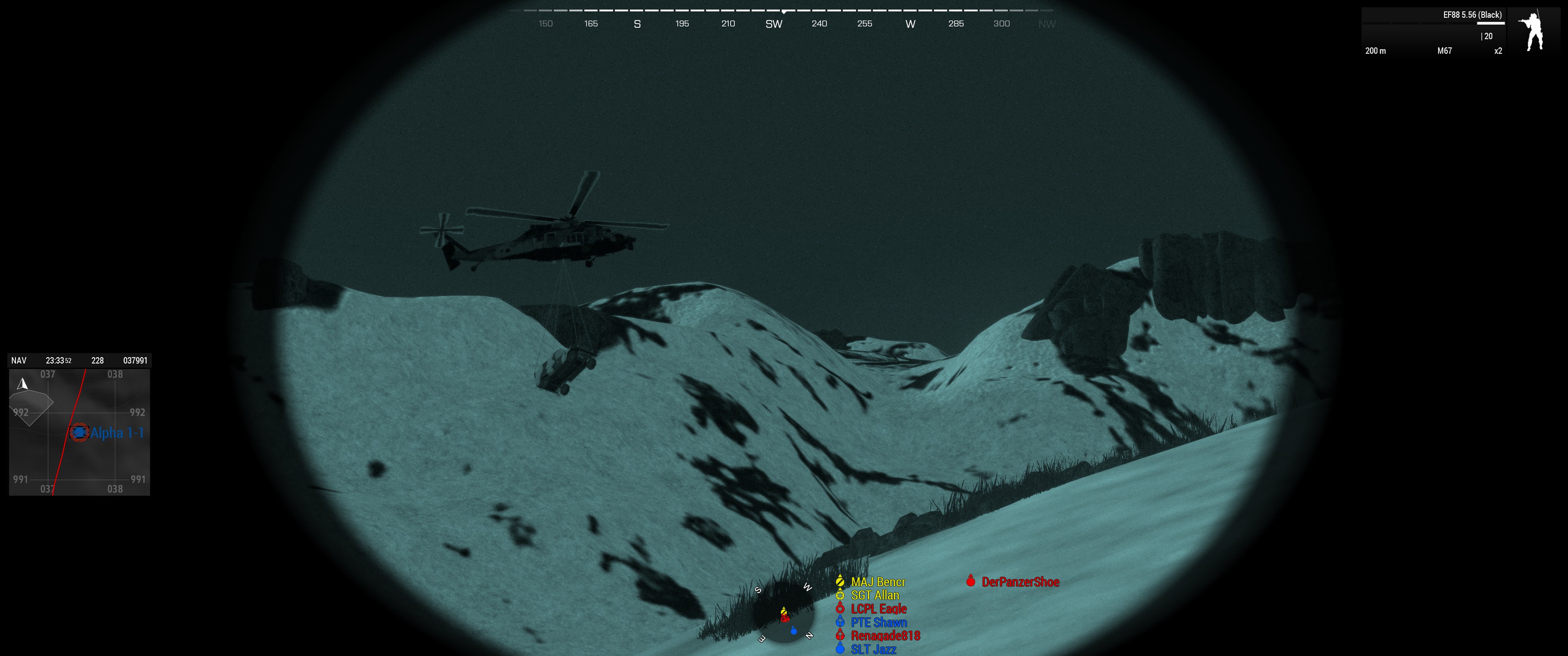The height and width of the screenshot is (656, 1568).
Task: Click SGT Allan's team leader icon
Action: [841, 595]
